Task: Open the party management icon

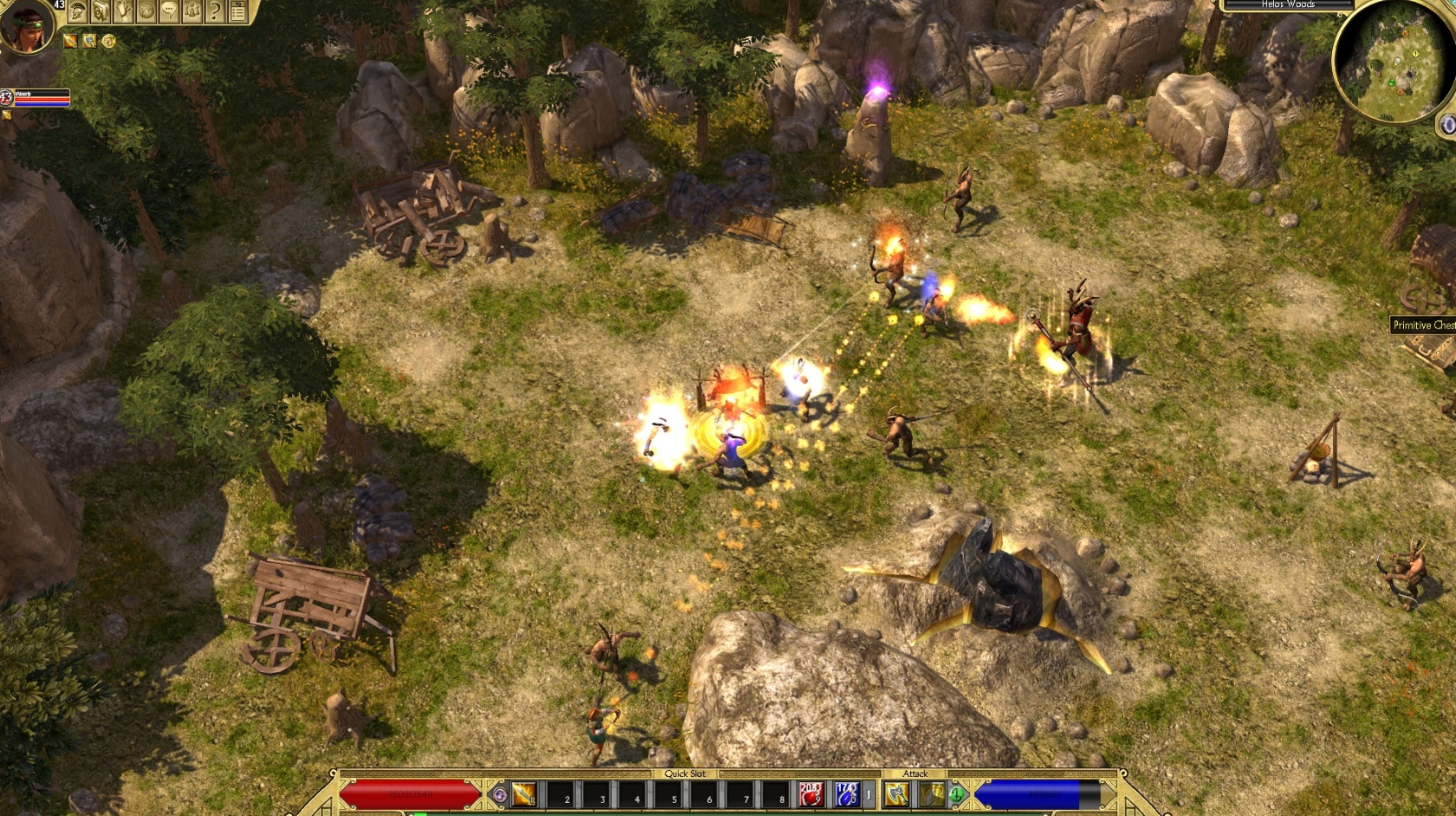Action: [192, 10]
